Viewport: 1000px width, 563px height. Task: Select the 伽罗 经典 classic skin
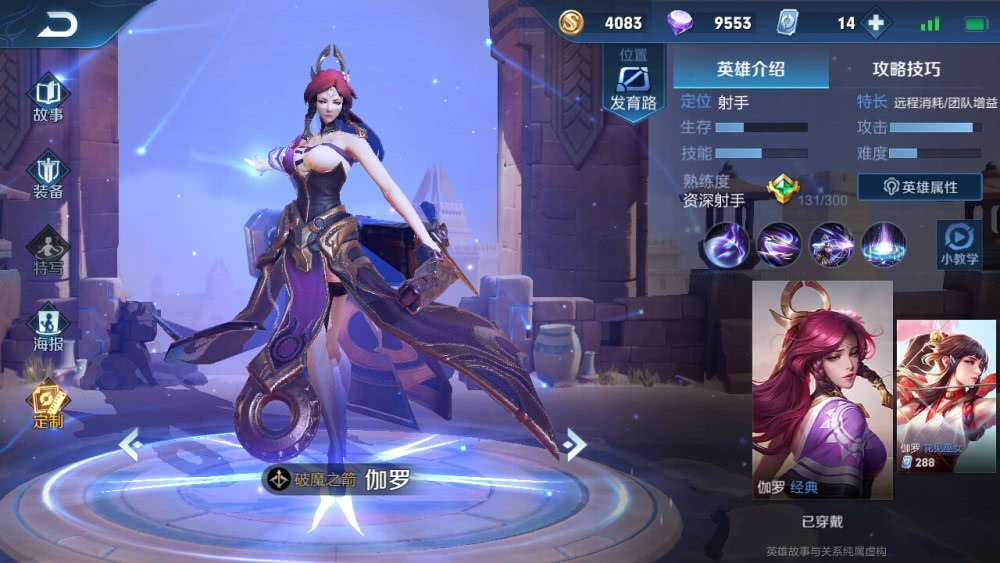click(822, 389)
